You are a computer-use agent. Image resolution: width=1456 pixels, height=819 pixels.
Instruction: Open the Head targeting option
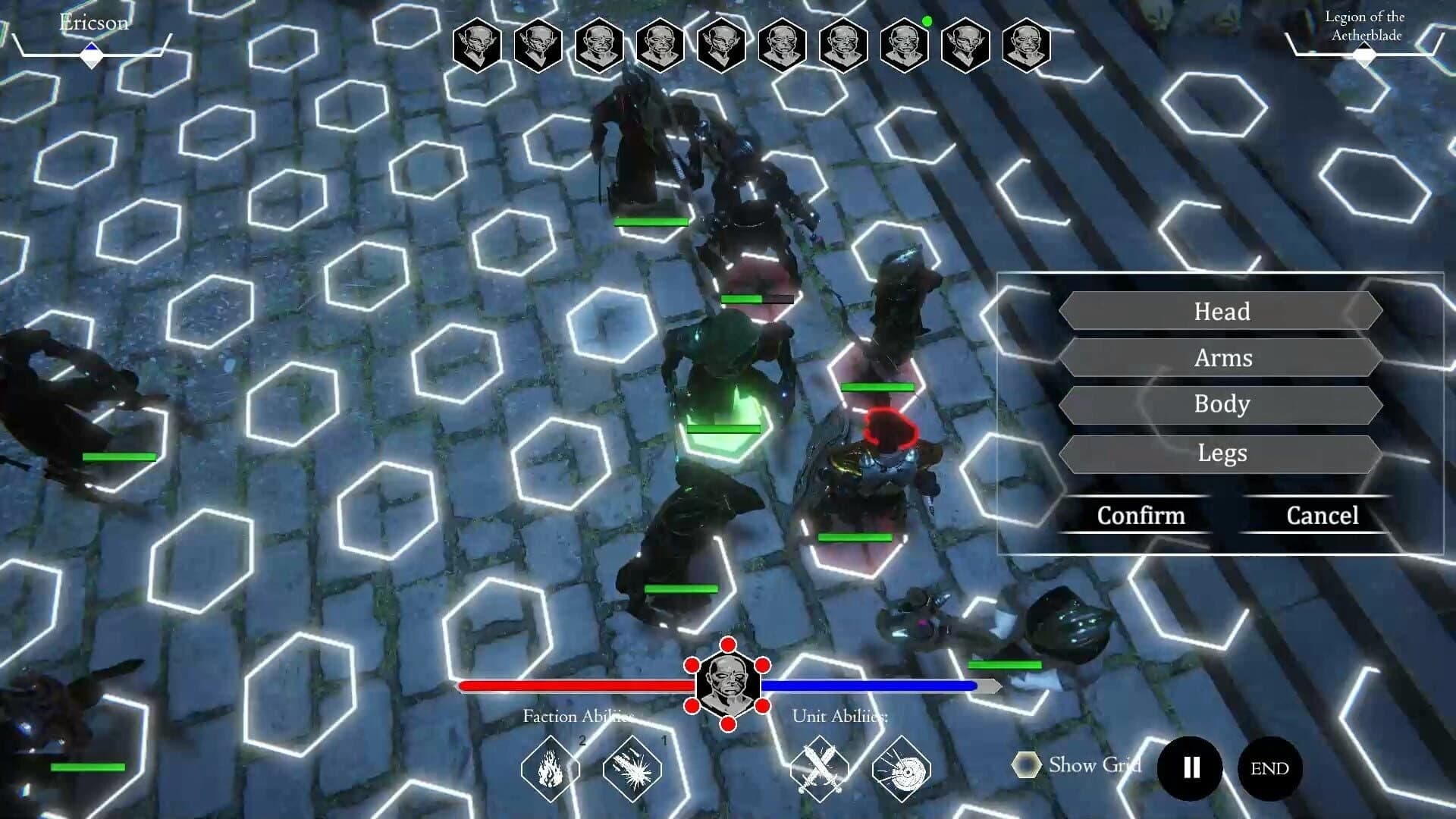[1222, 312]
